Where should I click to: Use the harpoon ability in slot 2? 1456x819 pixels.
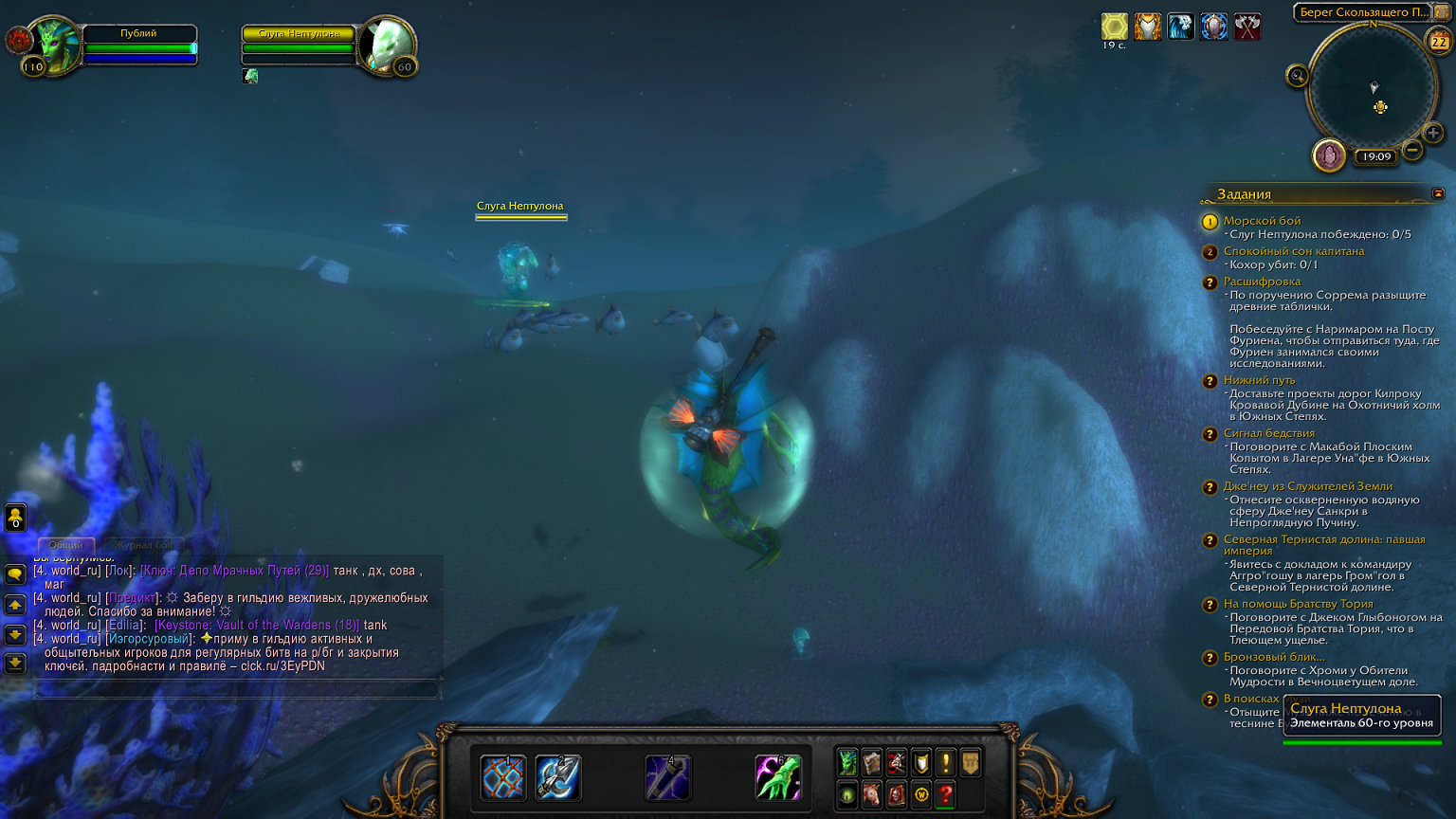pos(557,778)
